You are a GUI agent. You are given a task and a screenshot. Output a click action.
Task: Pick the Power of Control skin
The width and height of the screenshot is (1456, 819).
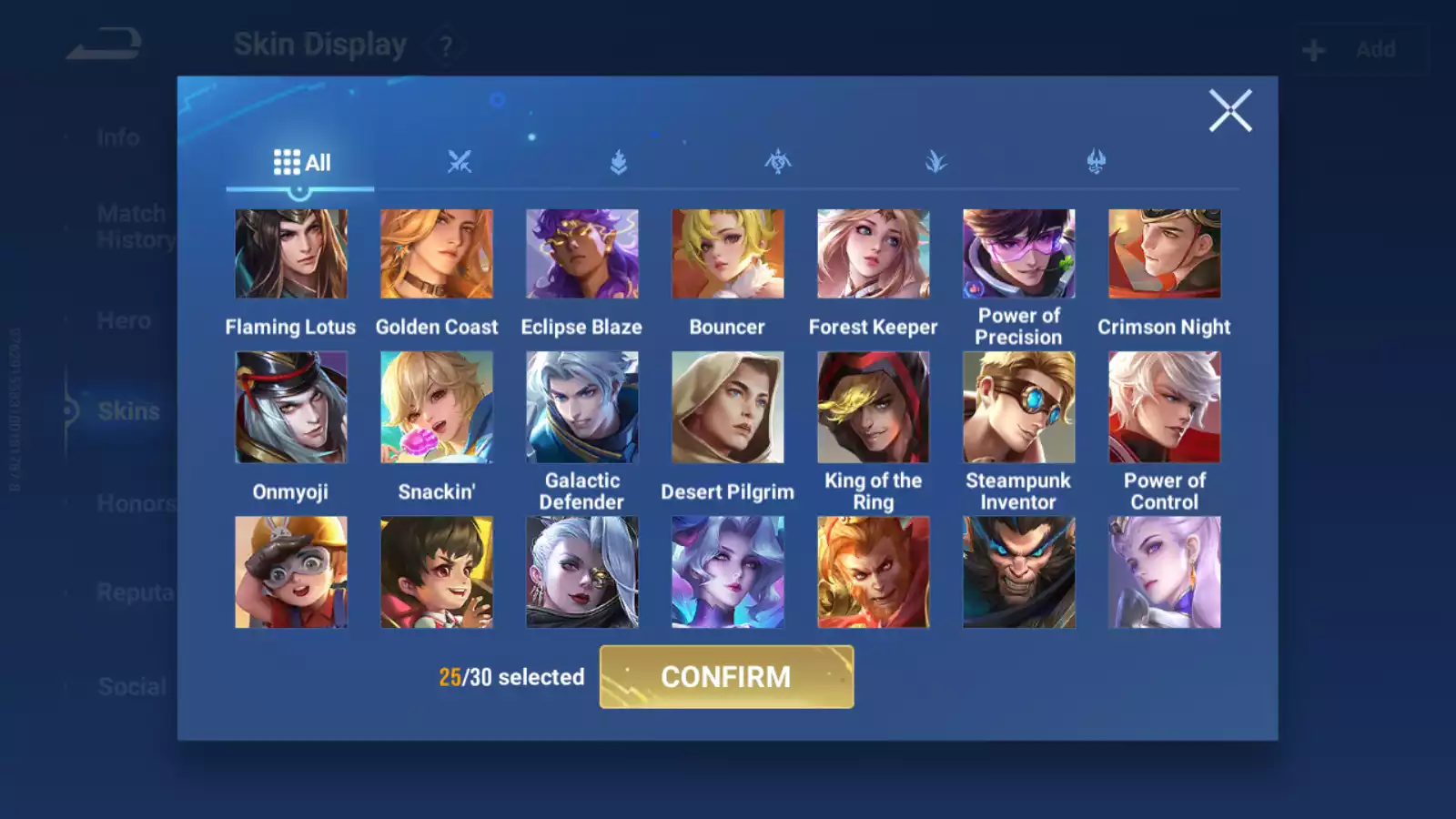click(1165, 408)
